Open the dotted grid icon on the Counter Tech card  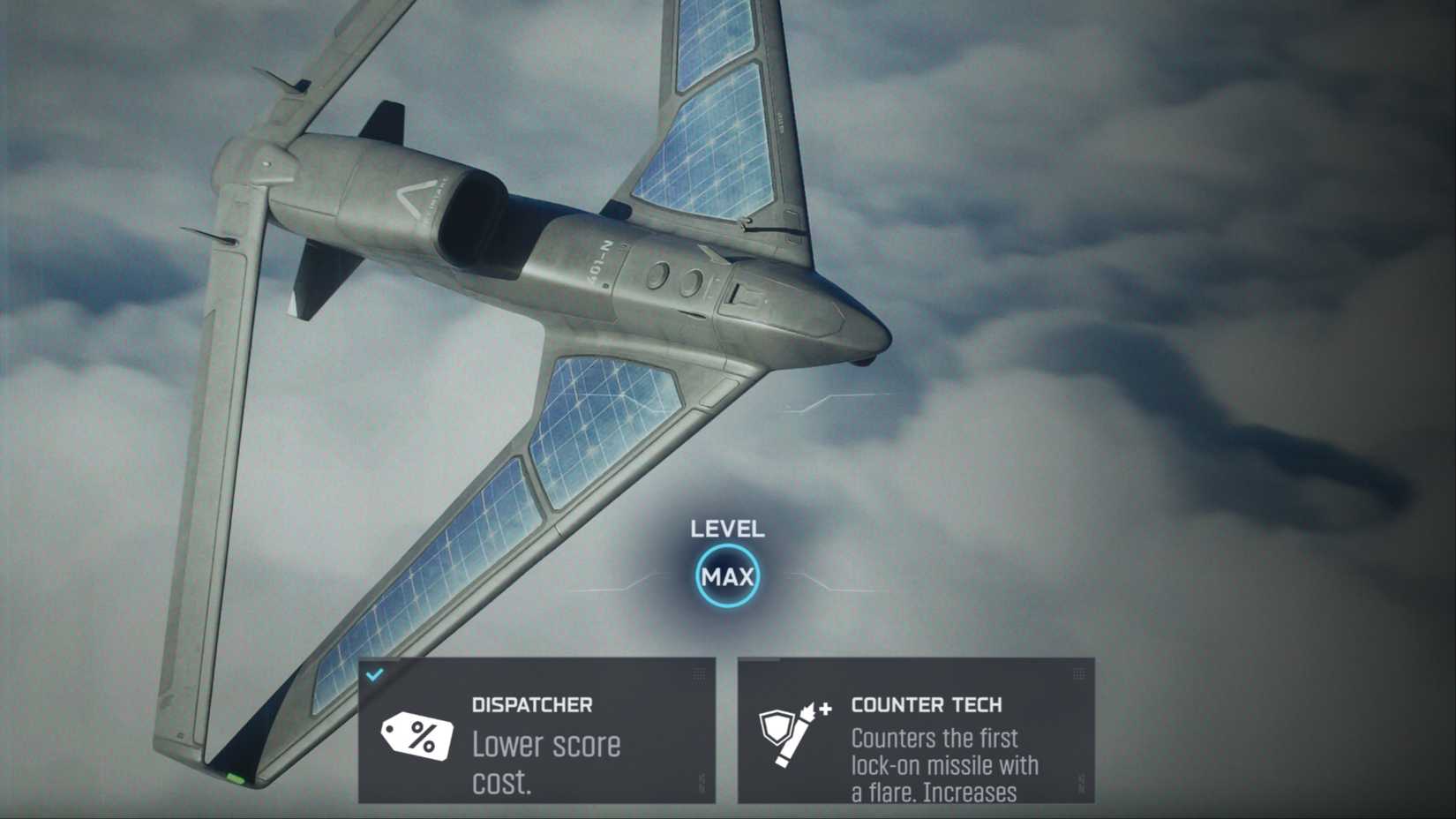(x=1081, y=673)
